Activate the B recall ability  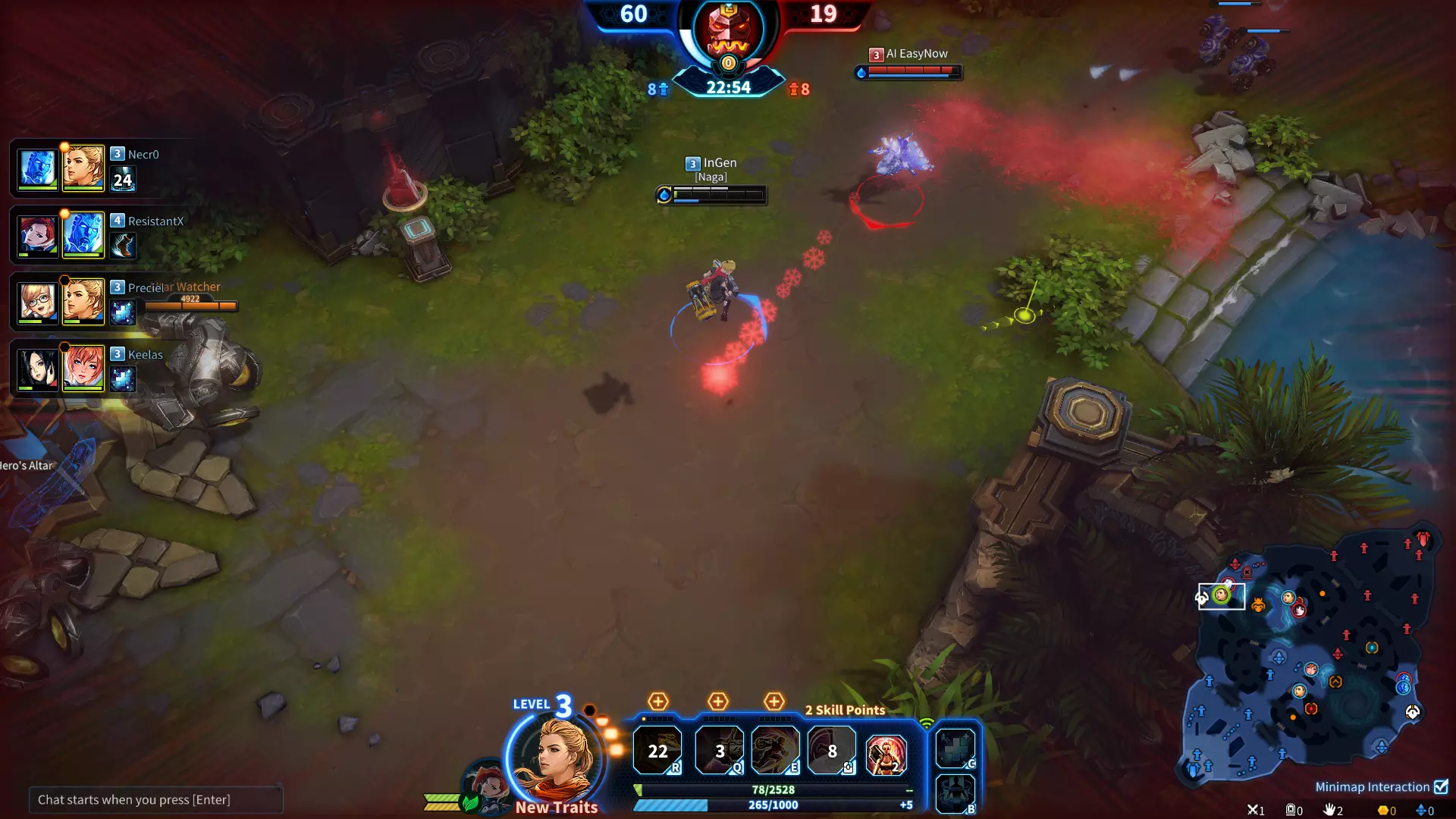point(955,793)
